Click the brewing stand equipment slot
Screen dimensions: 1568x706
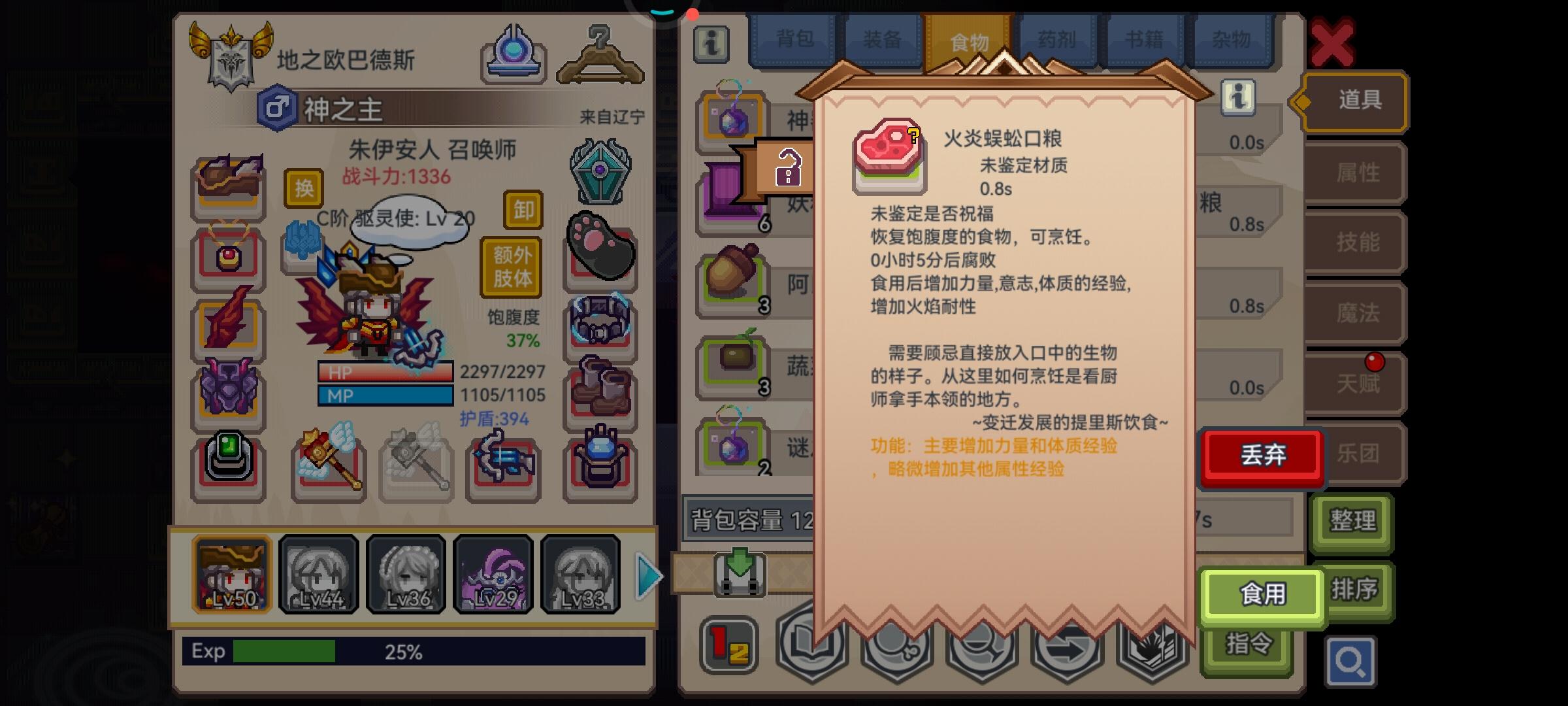(x=600, y=465)
